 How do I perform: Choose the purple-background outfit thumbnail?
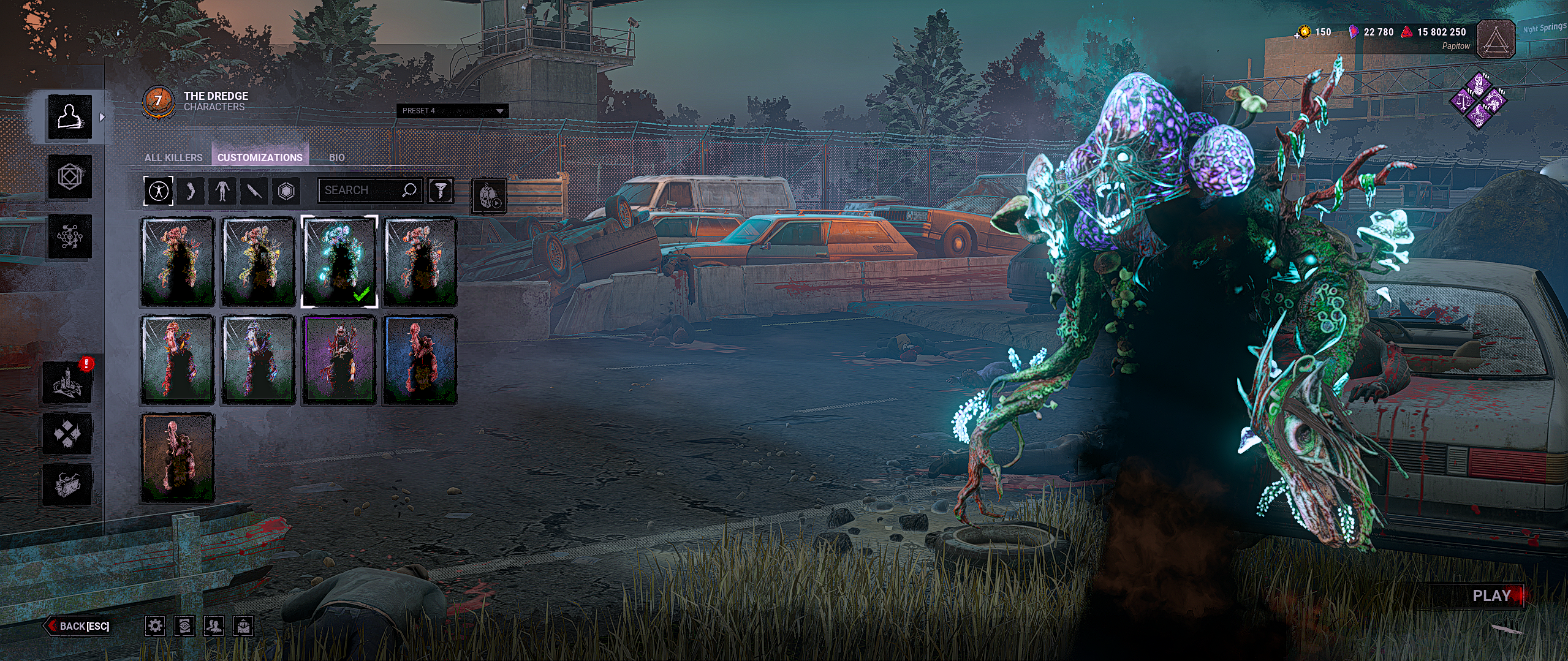pyautogui.click(x=339, y=360)
